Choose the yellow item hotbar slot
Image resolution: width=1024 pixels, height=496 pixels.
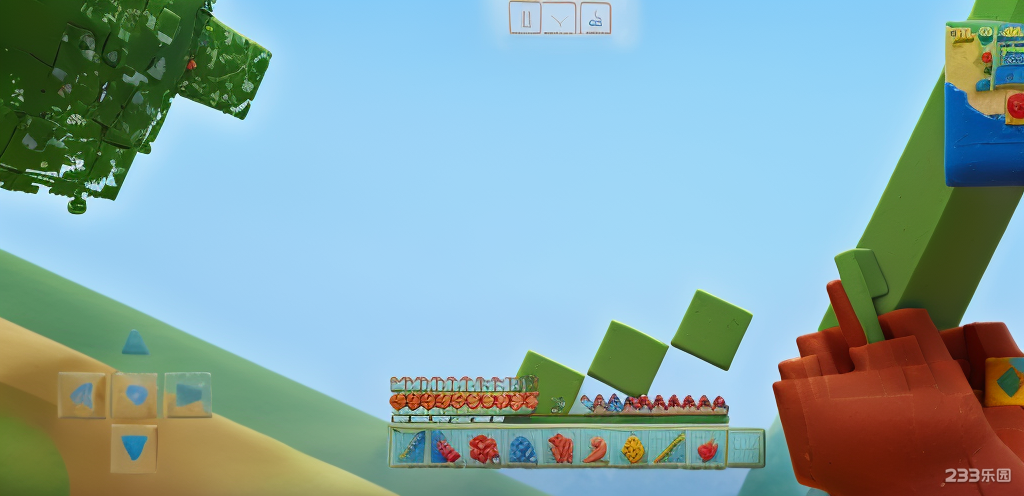(633, 448)
